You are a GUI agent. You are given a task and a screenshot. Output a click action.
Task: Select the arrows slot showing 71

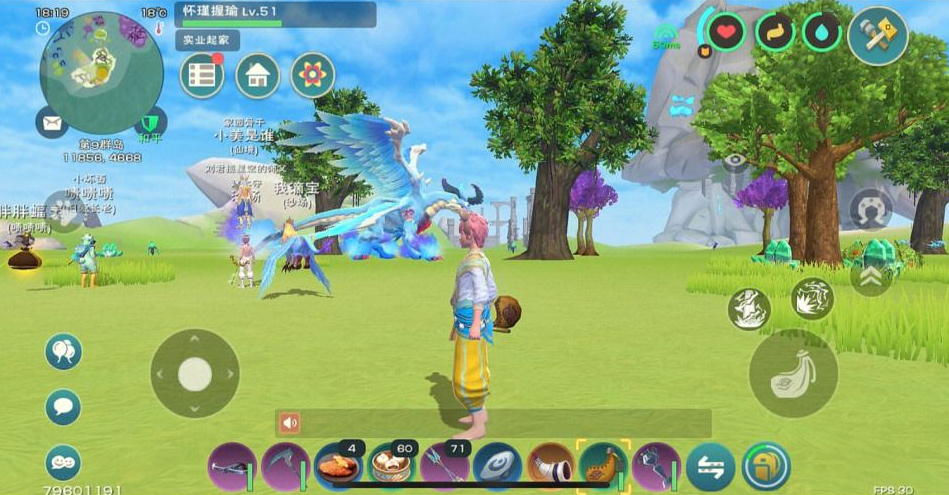click(445, 467)
